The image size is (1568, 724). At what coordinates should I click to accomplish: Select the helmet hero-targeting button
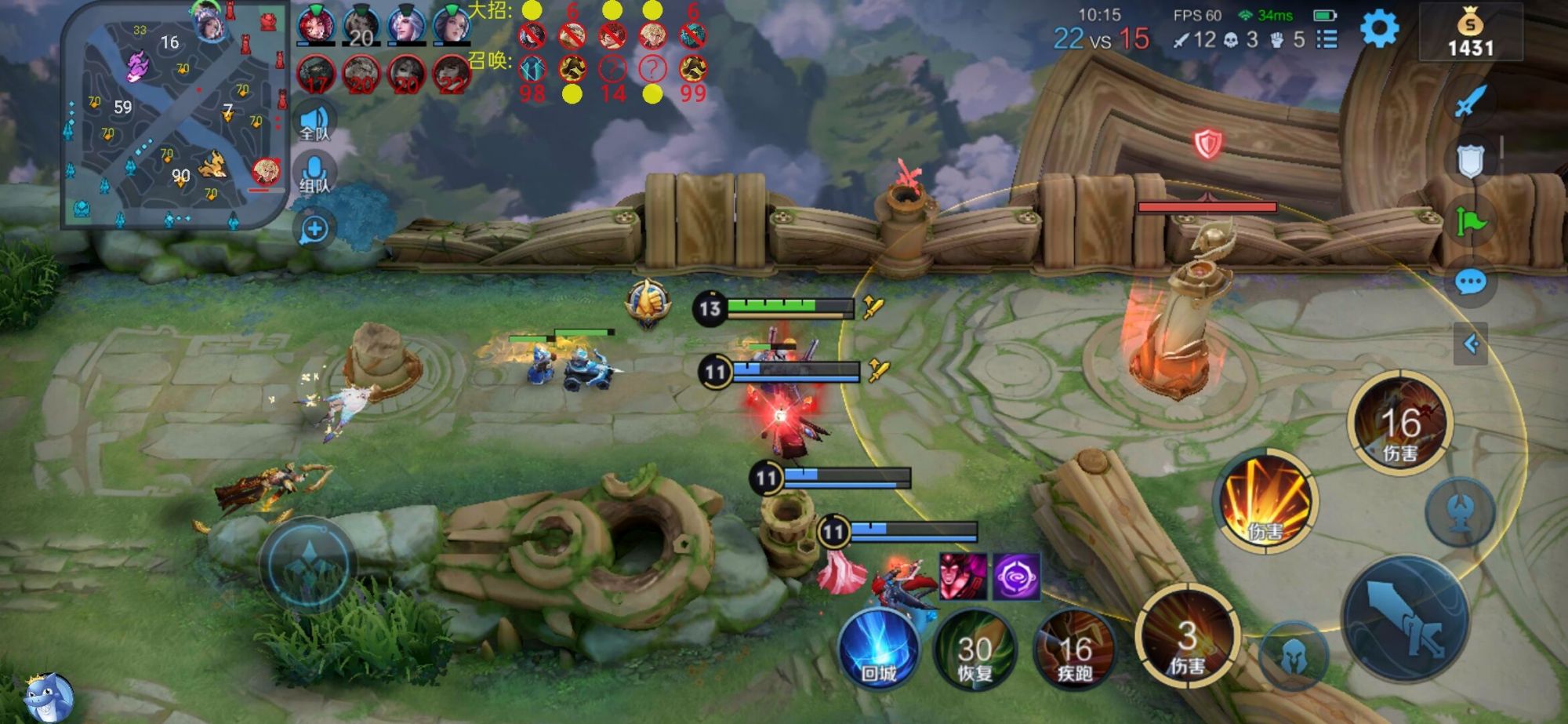[1294, 656]
